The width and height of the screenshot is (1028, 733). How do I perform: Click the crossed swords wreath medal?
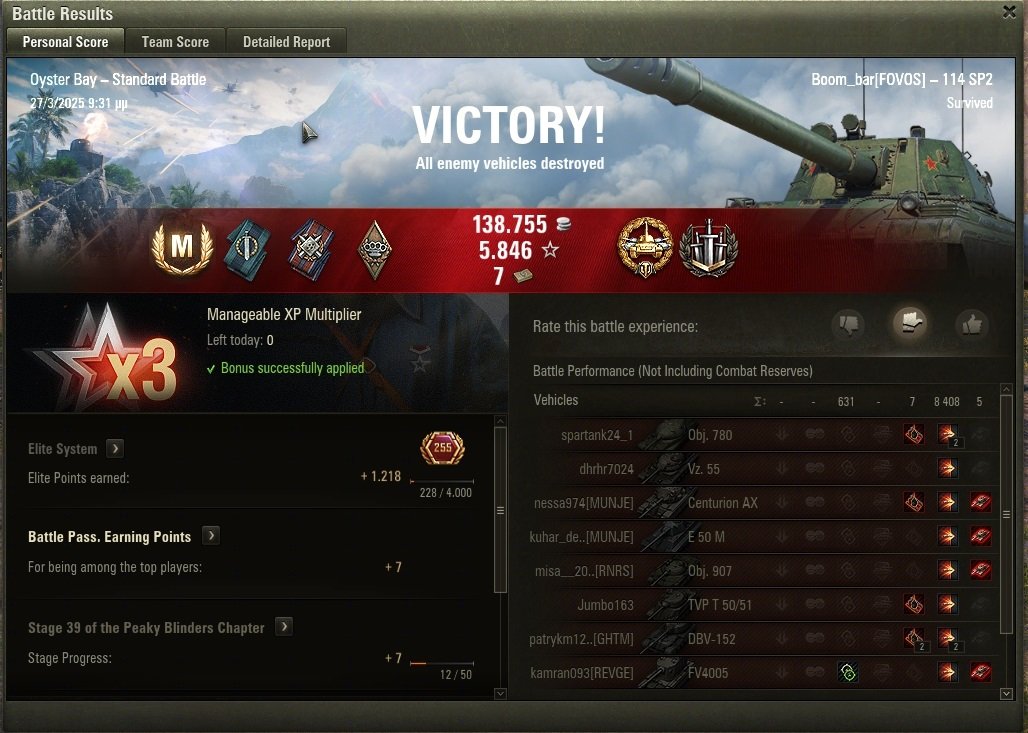708,248
